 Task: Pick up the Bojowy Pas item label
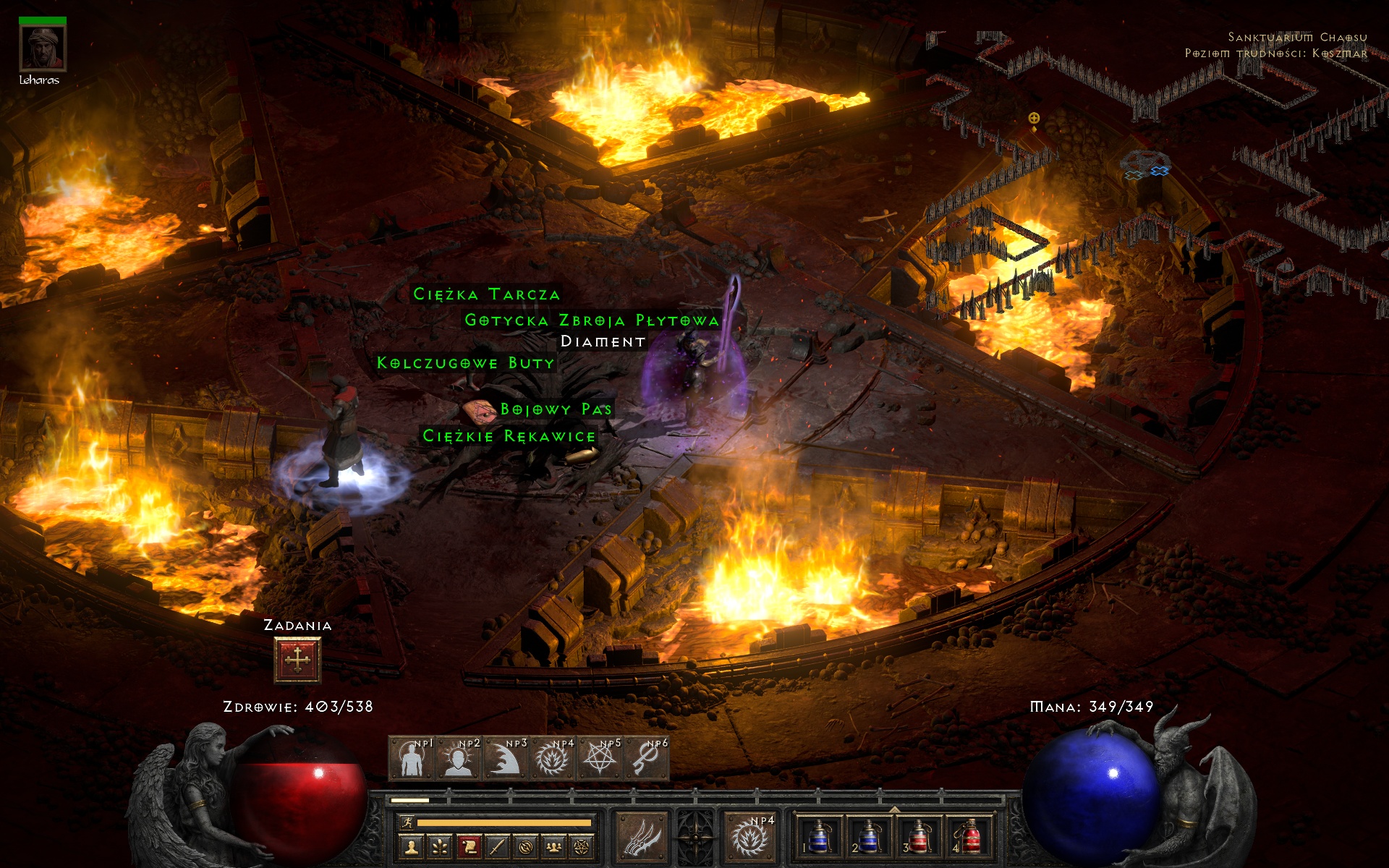point(556,409)
